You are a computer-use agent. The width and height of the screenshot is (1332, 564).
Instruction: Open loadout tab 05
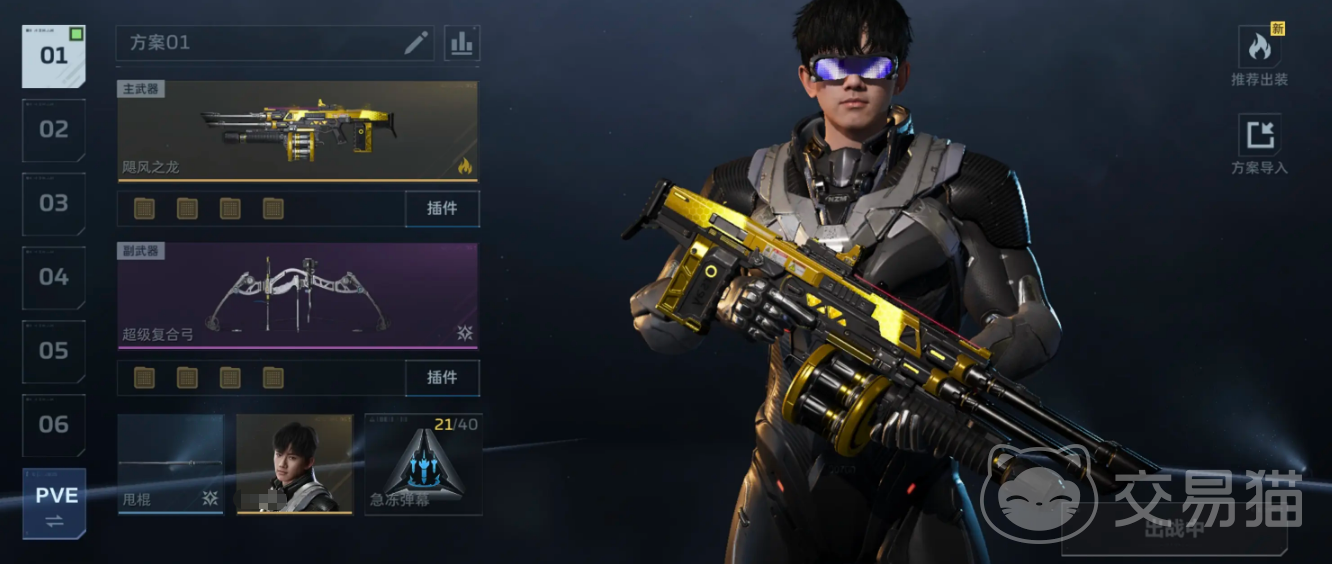coord(54,351)
